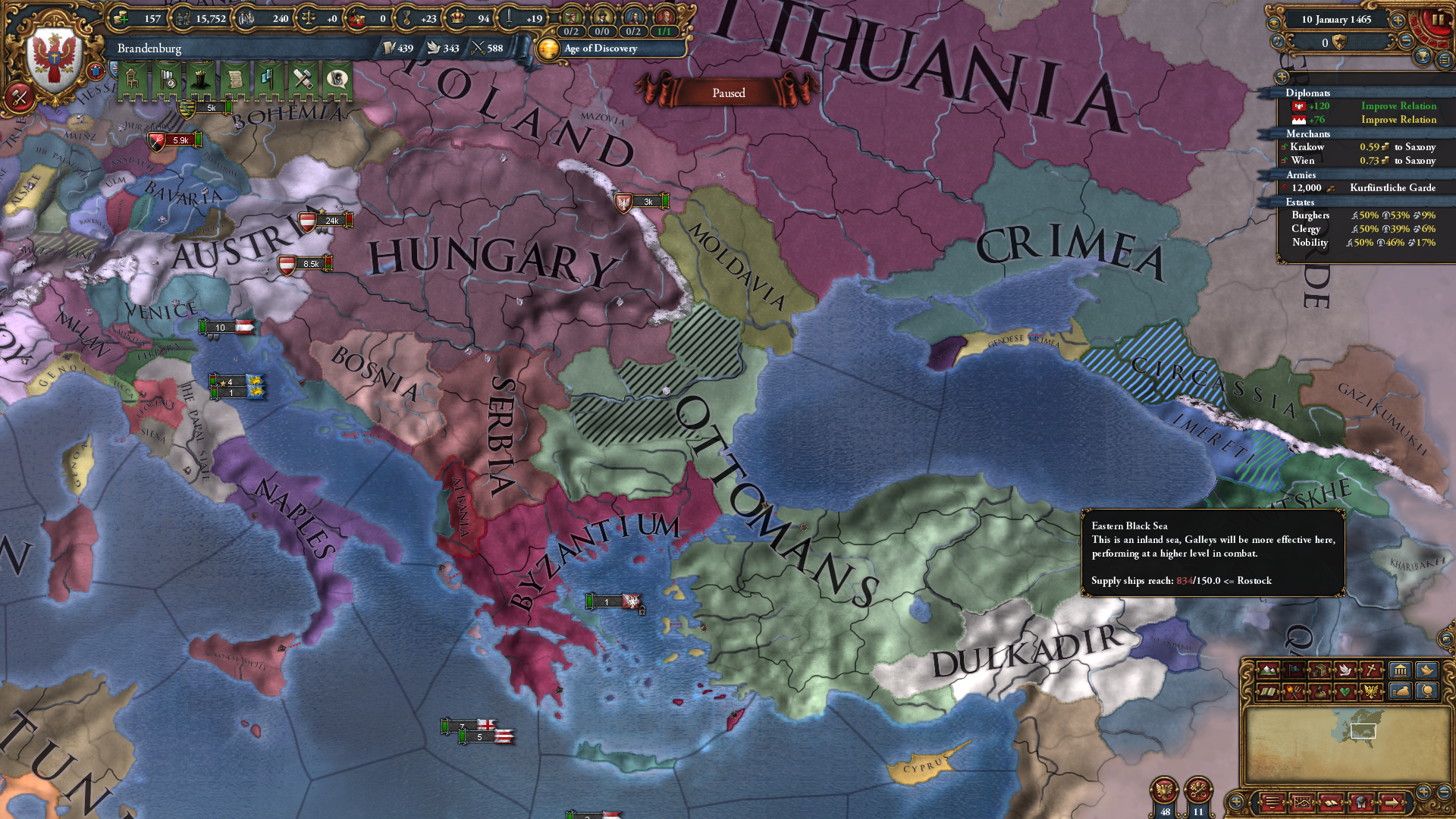The width and height of the screenshot is (1456, 819).
Task: Click the Improve Relation link
Action: 1398,105
